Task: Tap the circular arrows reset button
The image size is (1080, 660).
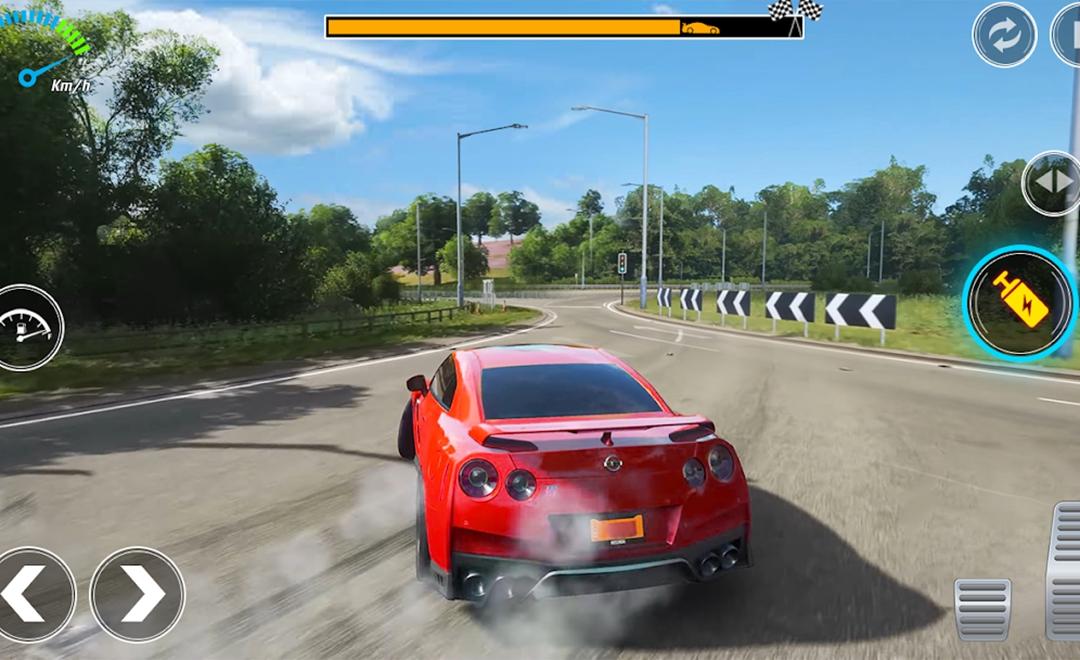Action: tap(1004, 35)
